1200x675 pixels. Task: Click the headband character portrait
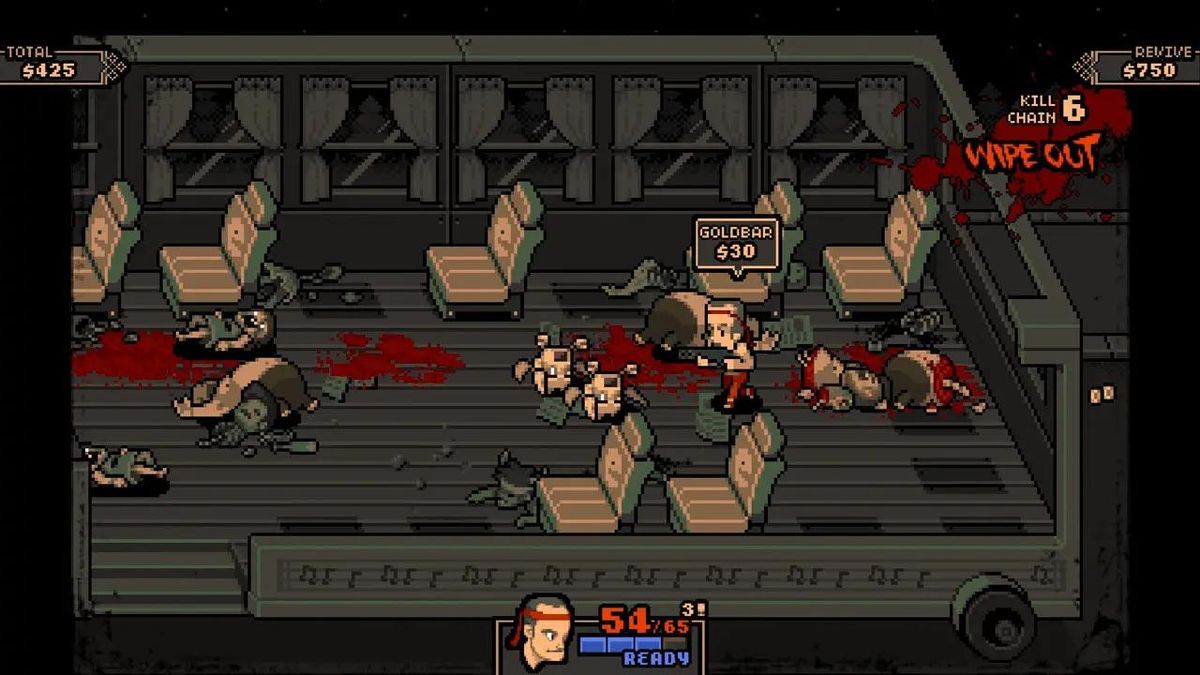pos(541,633)
